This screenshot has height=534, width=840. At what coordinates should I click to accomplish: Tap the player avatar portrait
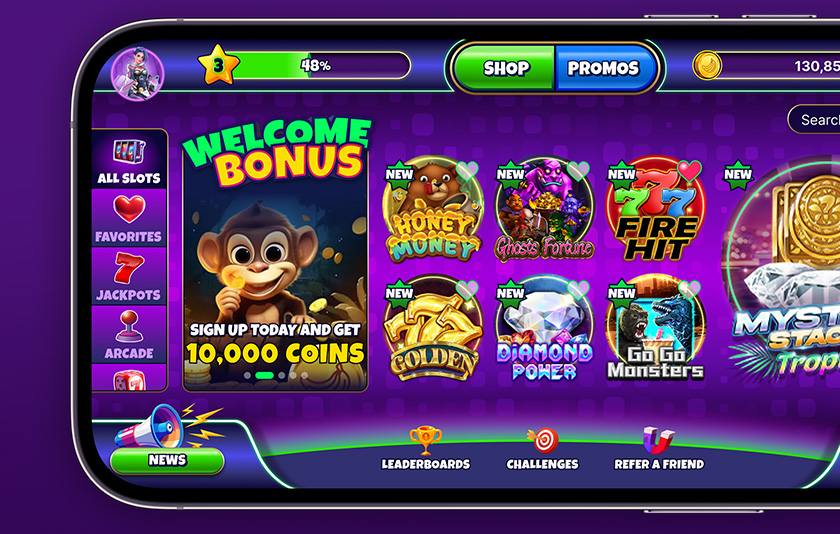point(137,72)
